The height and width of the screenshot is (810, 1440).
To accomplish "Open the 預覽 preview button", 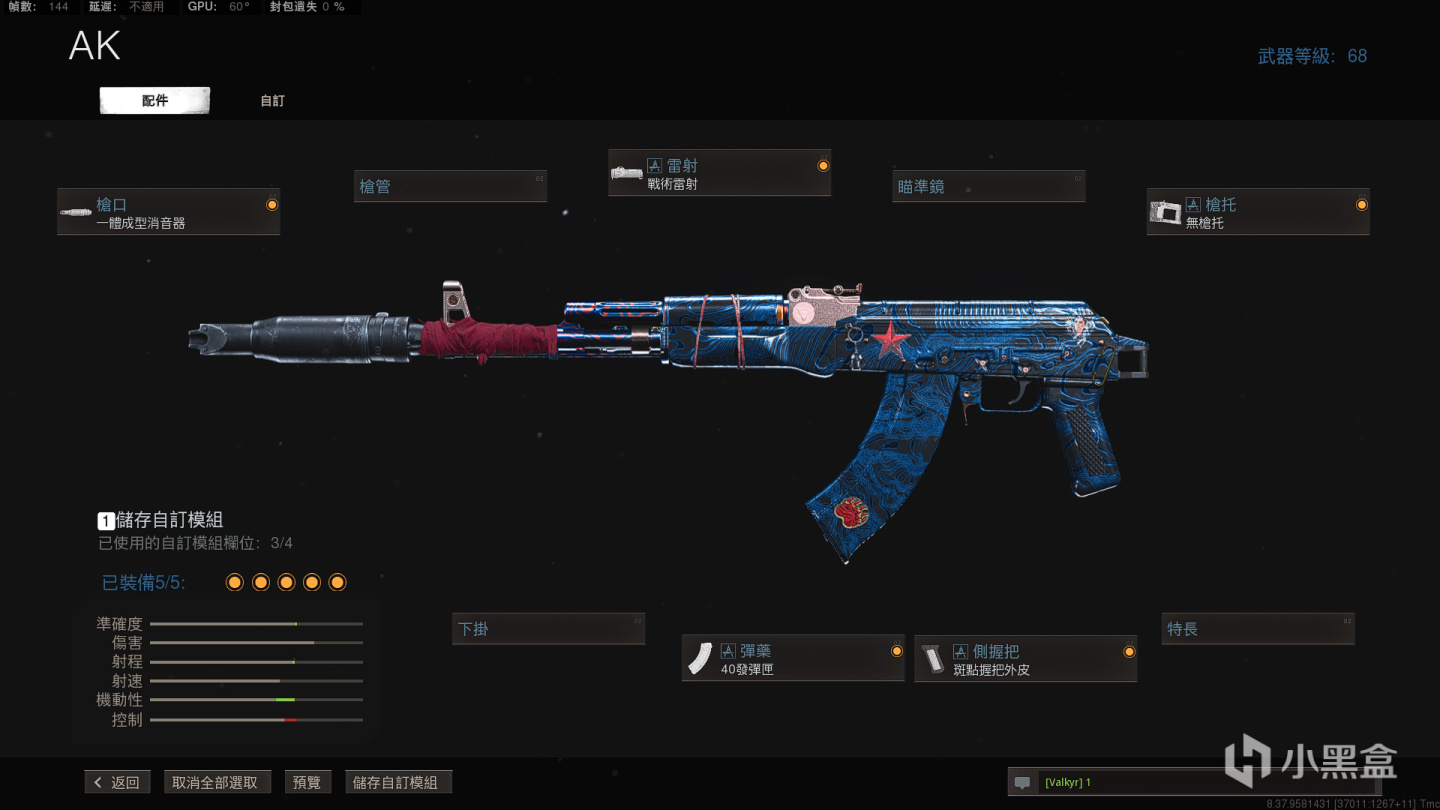I will (x=307, y=782).
